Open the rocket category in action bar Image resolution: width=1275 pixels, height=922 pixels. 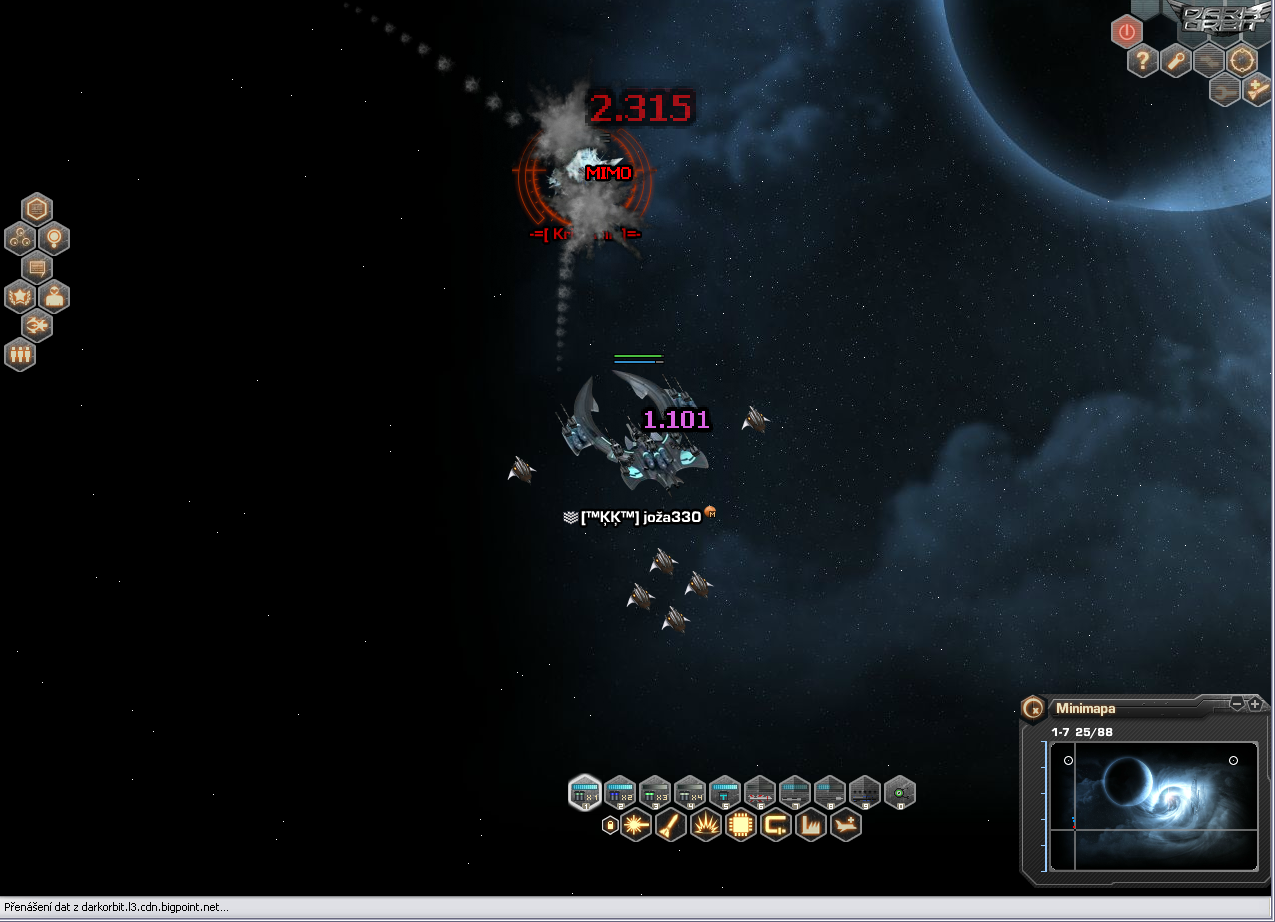pos(671,825)
